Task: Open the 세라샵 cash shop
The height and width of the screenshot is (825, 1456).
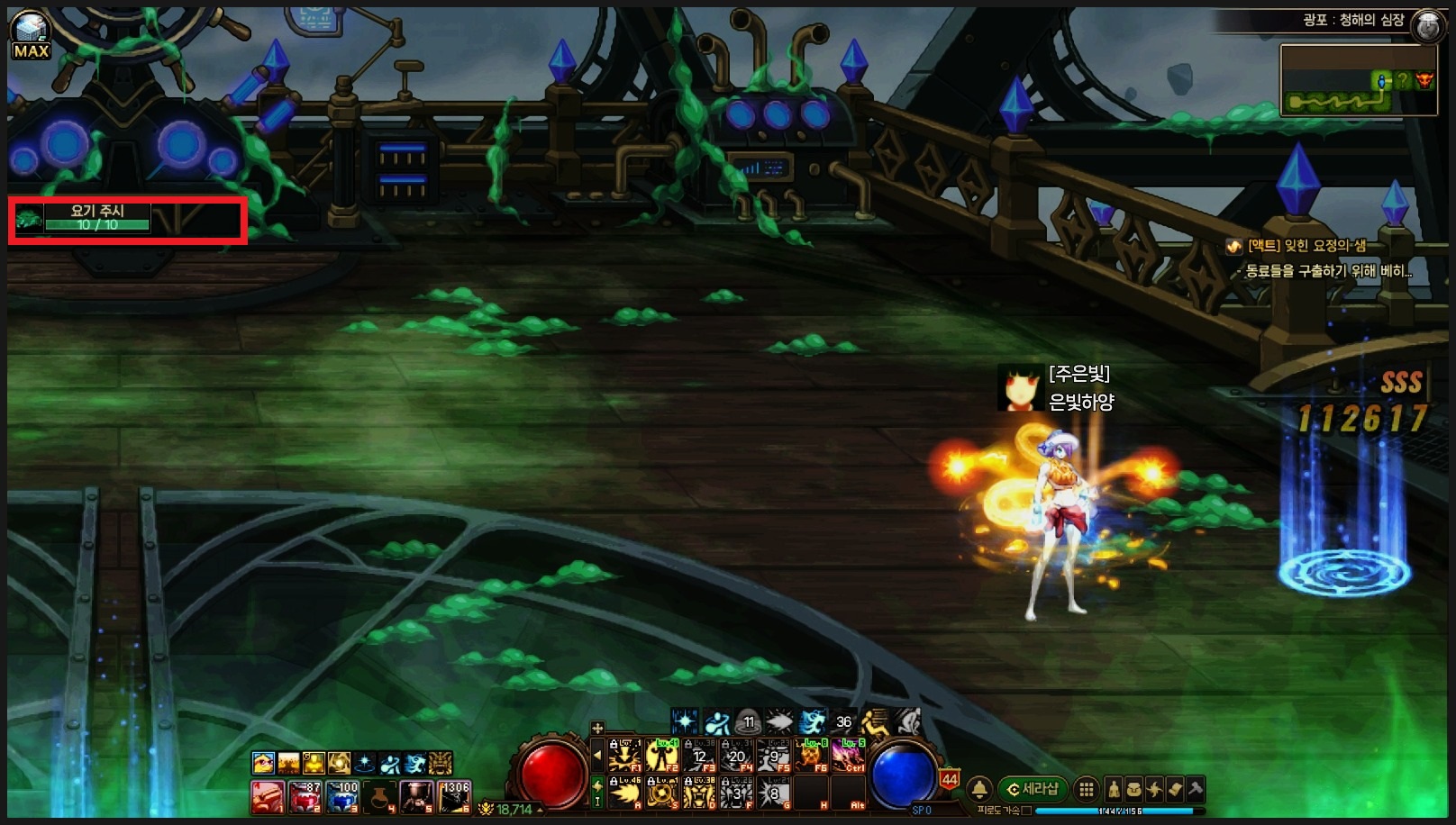Action: [1033, 790]
